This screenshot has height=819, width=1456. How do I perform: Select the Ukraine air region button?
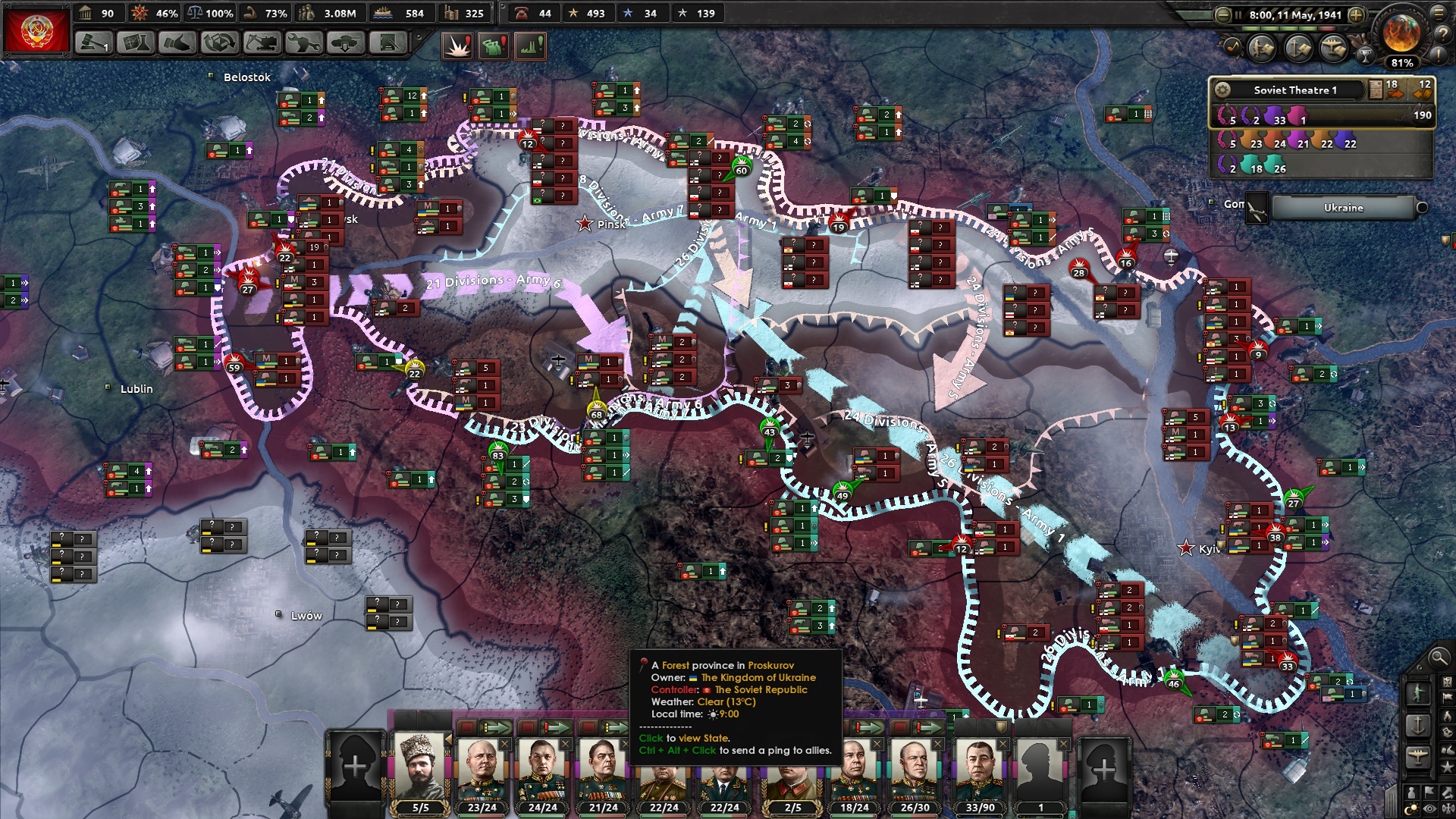[x=1343, y=208]
